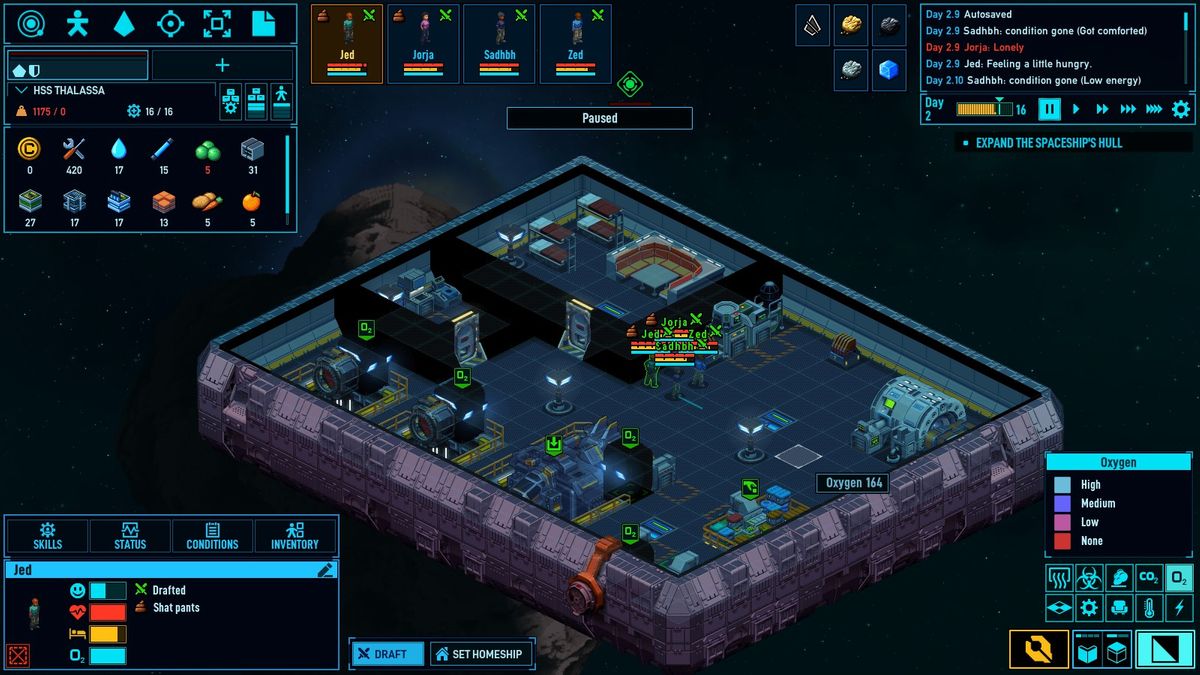
Task: Switch to the Status tab
Action: 130,536
